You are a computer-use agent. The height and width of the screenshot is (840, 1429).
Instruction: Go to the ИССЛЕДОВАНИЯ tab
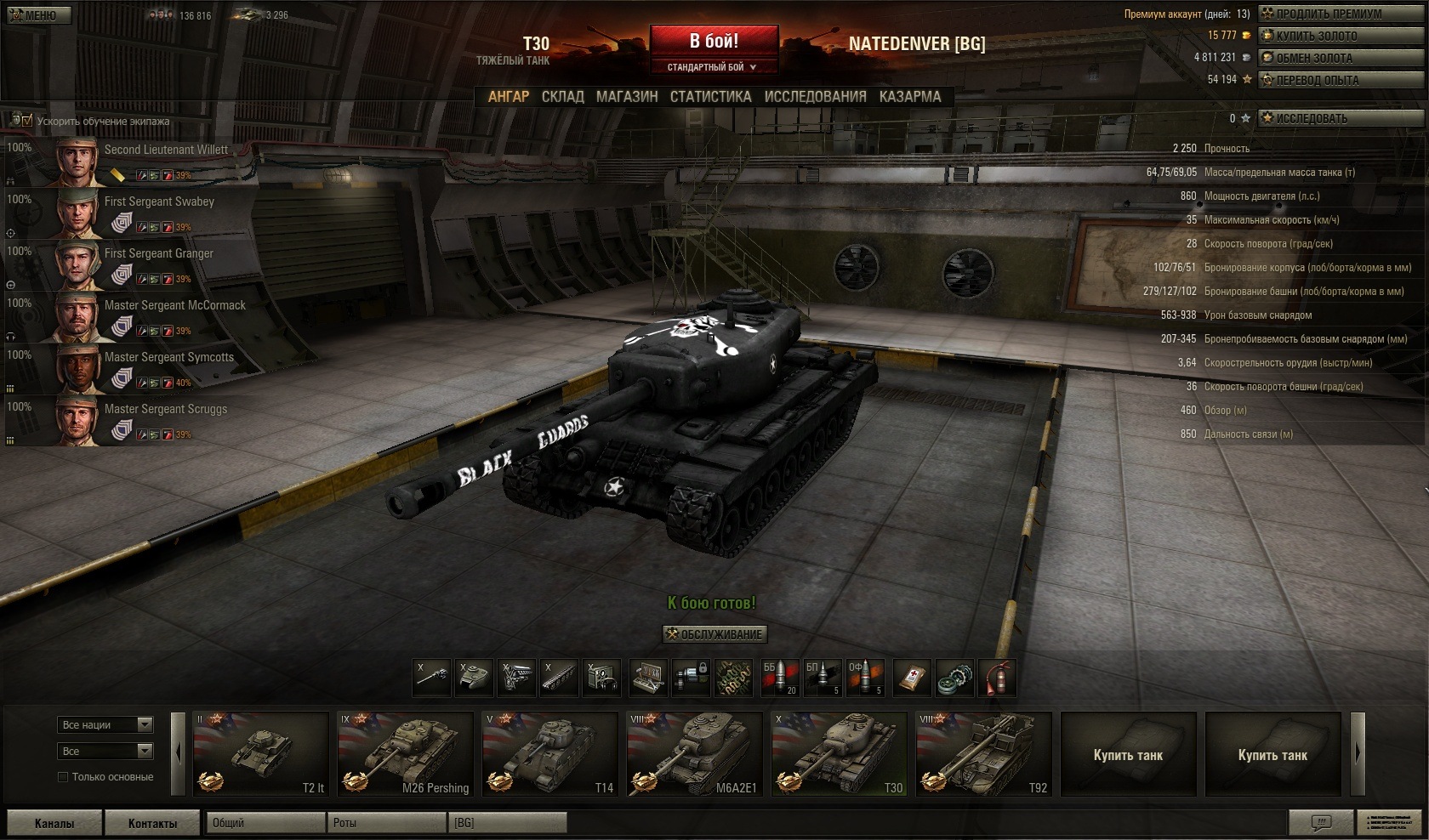(815, 97)
